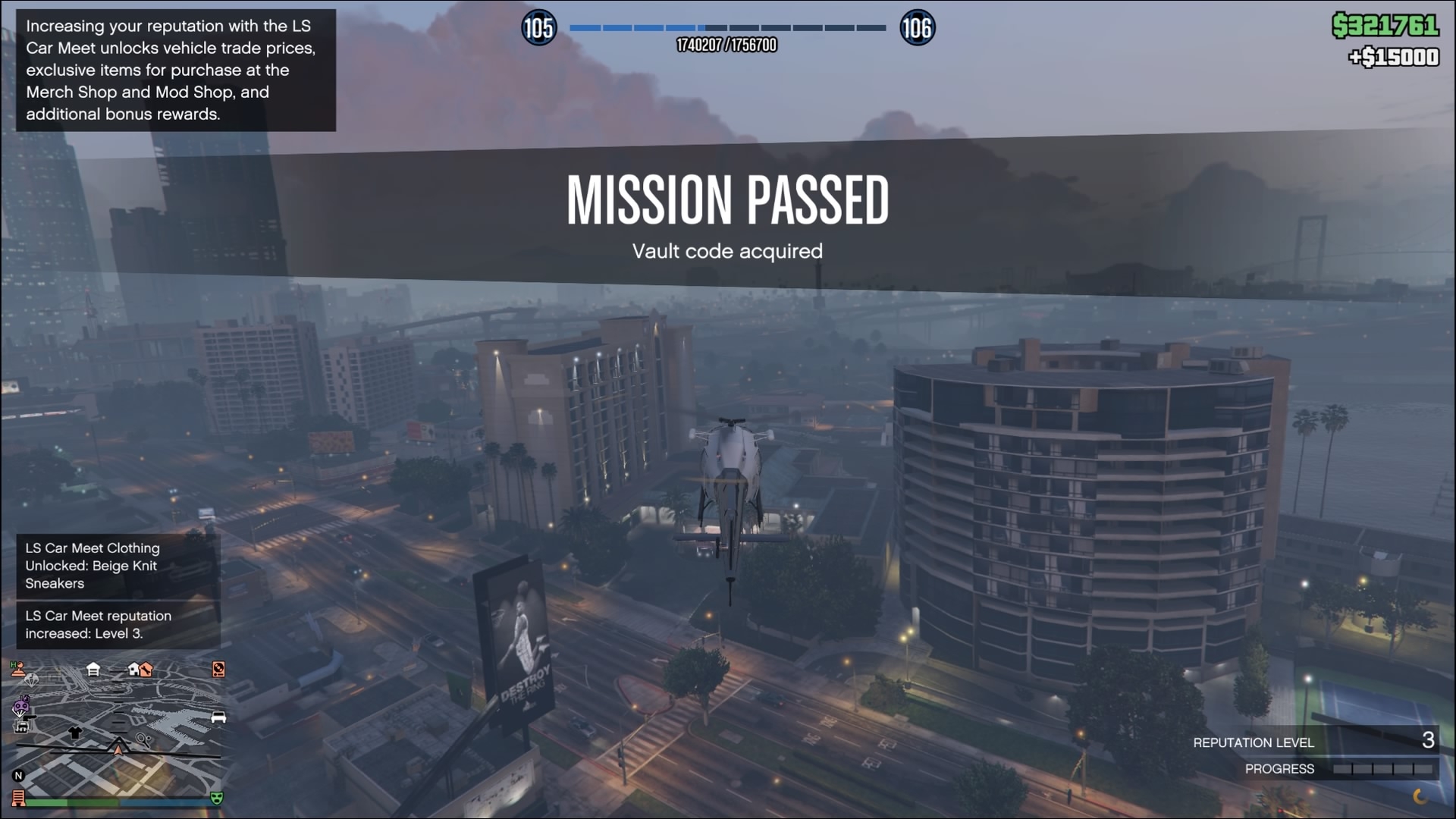Click the green heist mask blip

(217, 798)
